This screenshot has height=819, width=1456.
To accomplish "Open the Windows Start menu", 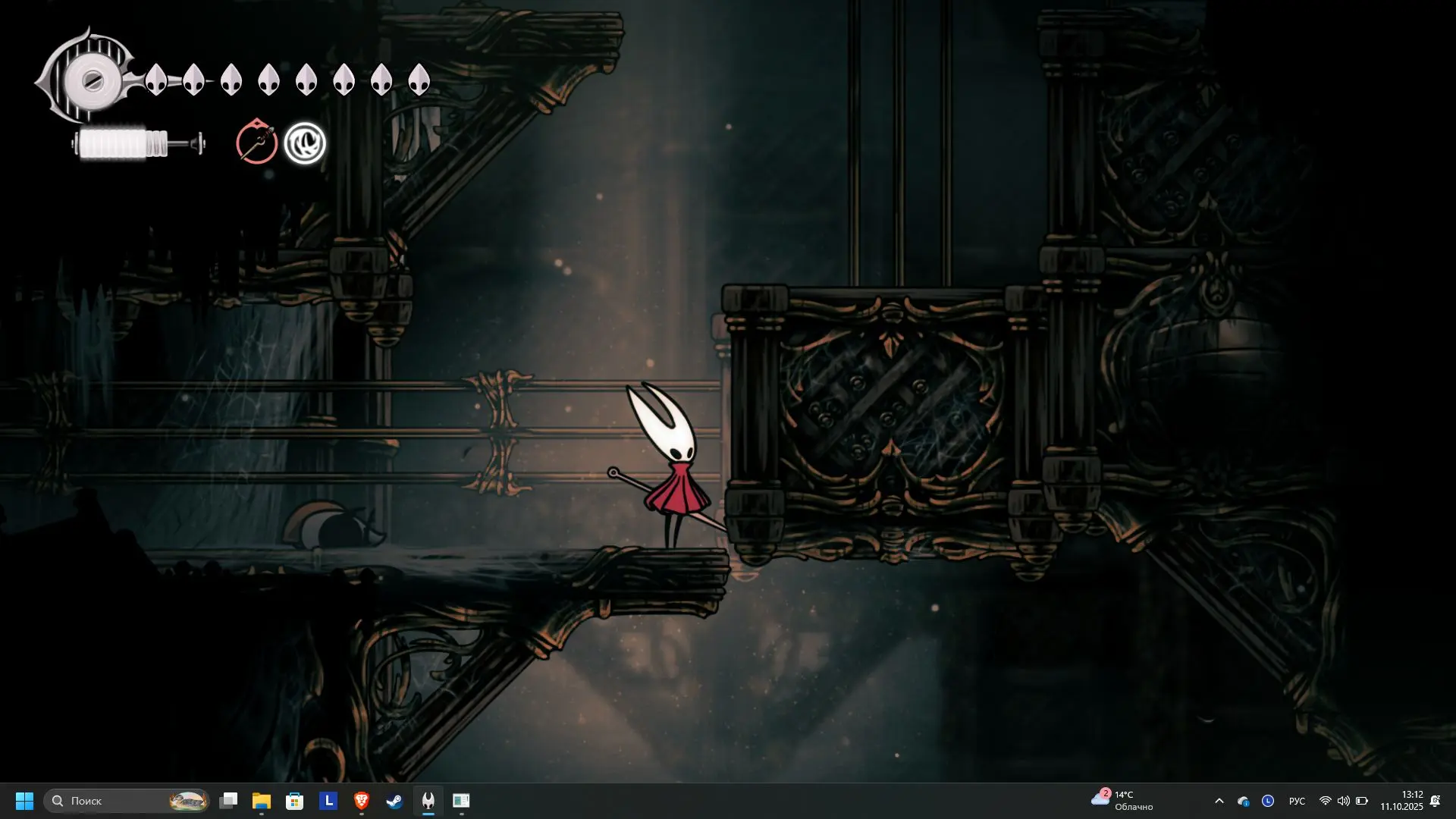I will pos(24,801).
